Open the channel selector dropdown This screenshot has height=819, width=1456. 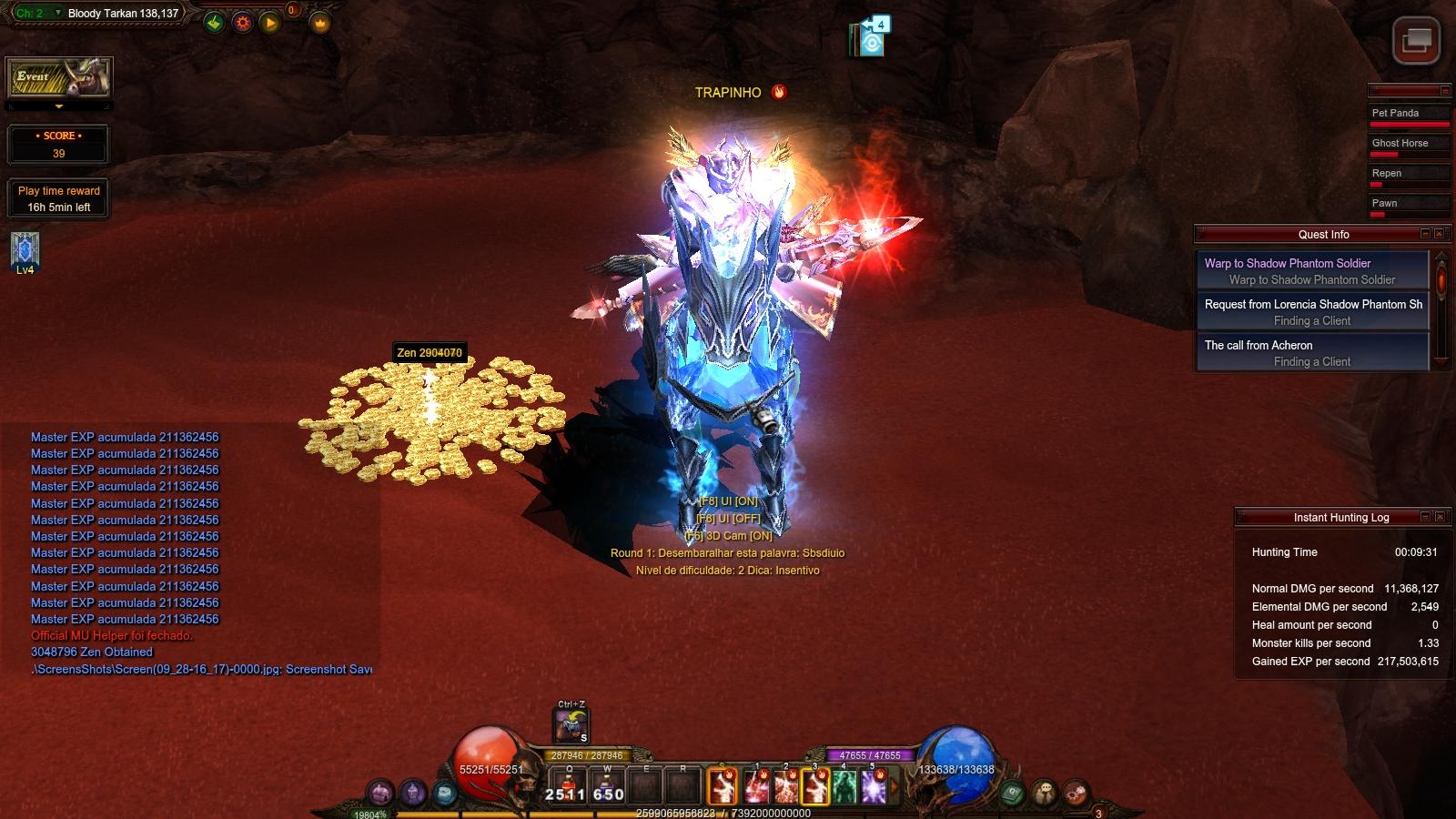tap(58, 14)
